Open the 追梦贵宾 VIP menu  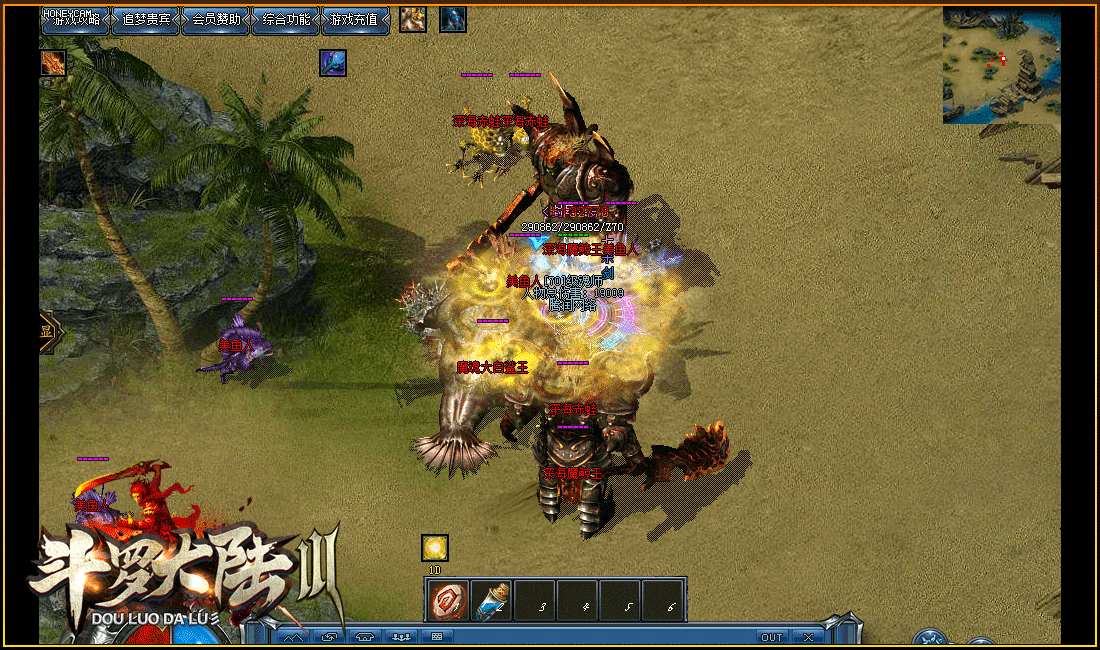point(145,20)
